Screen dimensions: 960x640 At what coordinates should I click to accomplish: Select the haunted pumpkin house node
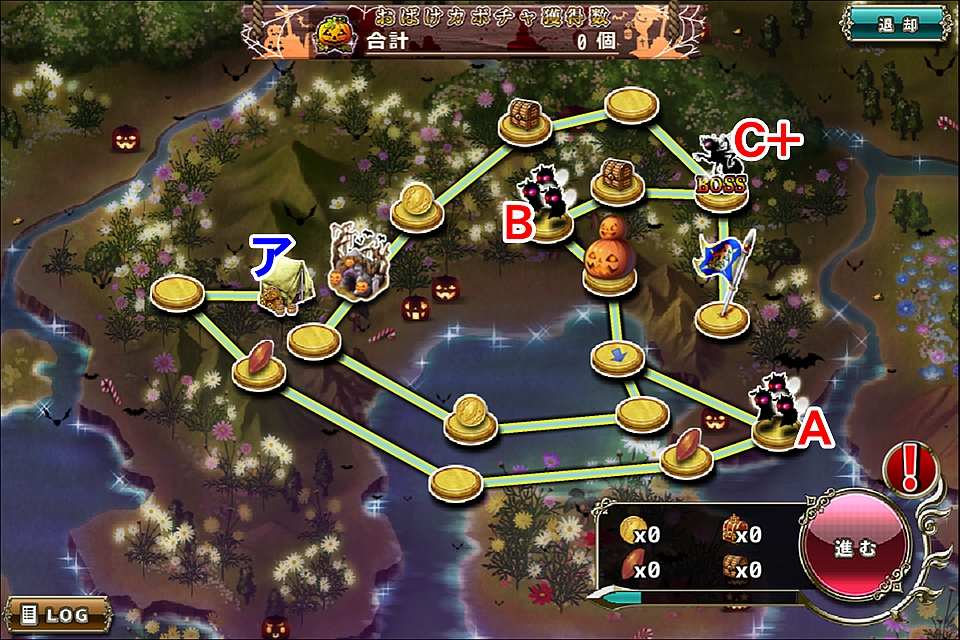tap(357, 265)
